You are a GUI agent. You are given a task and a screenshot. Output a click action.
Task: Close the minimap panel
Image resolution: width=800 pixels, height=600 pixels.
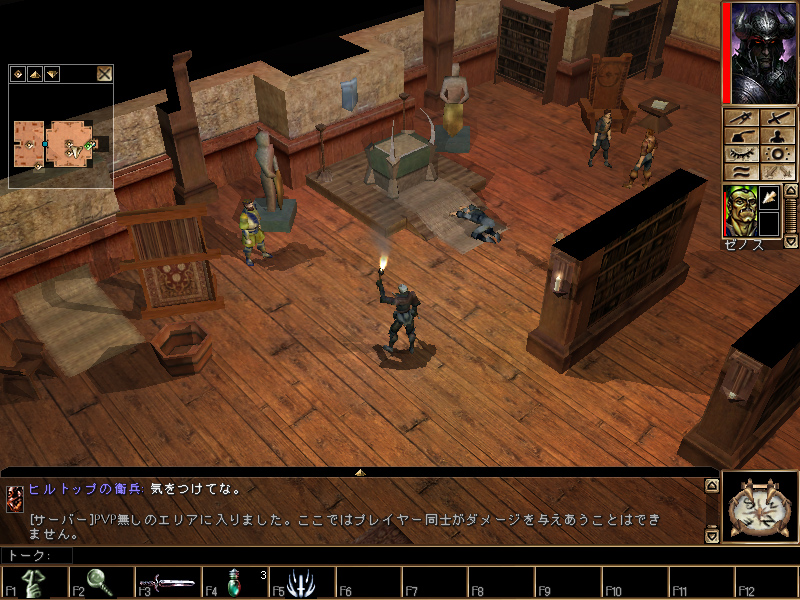(104, 73)
